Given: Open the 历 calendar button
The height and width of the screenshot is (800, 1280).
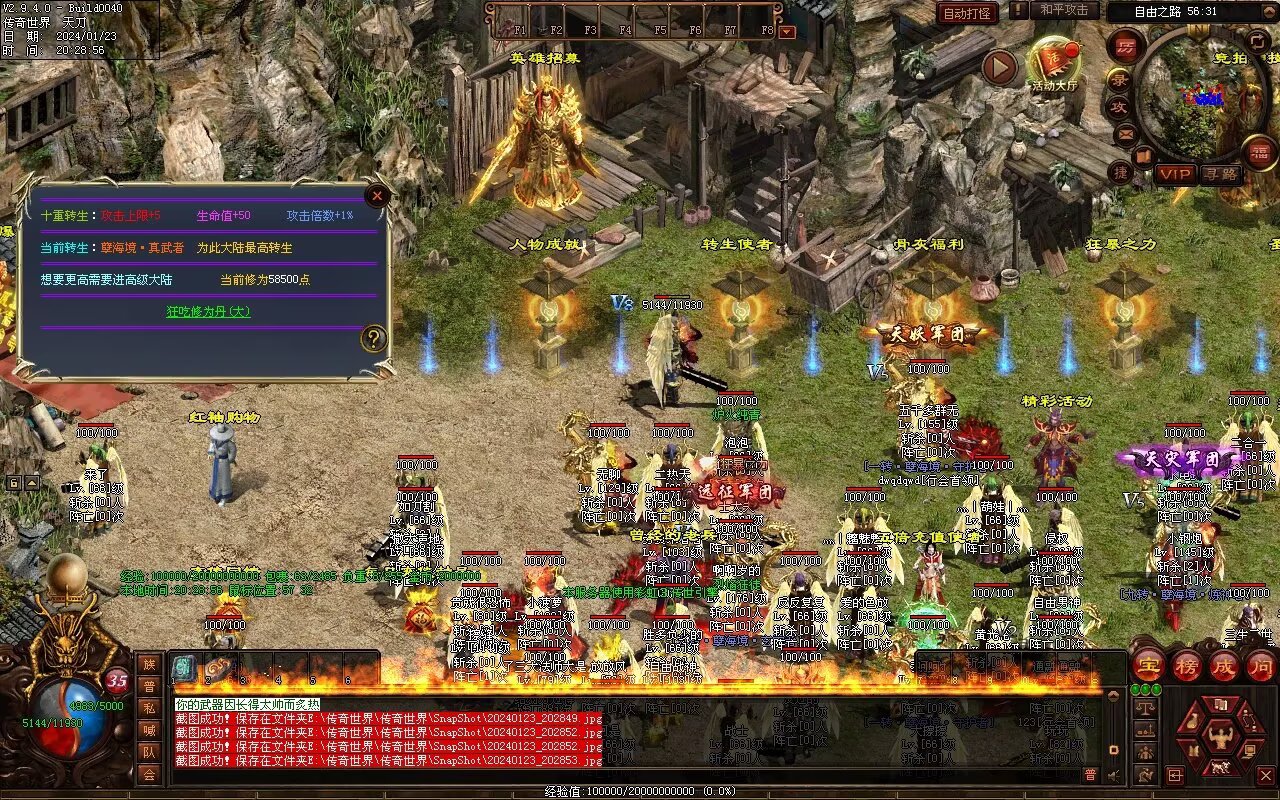Looking at the screenshot, I should 1126,46.
